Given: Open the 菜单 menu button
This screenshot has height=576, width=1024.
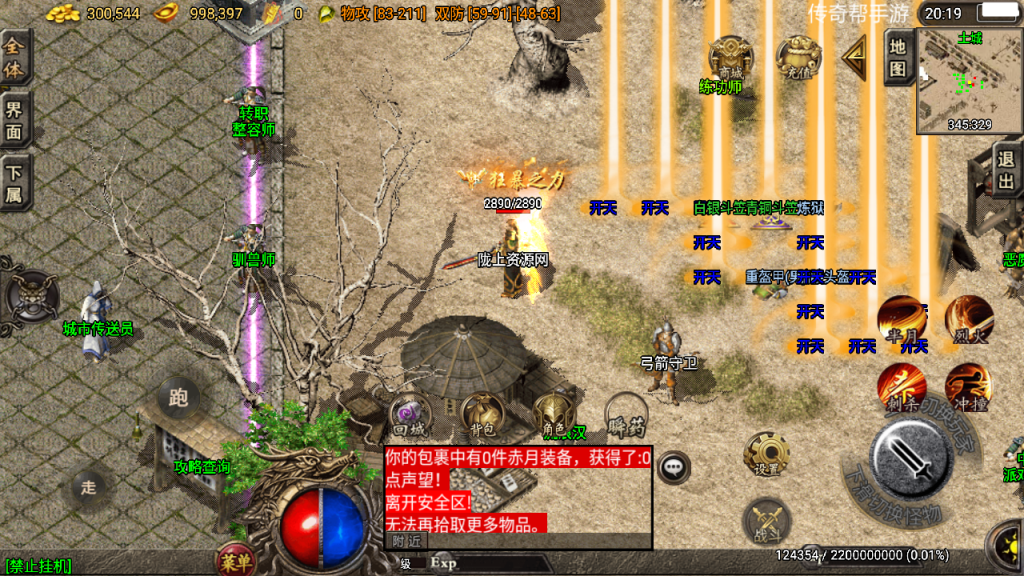Looking at the screenshot, I should [x=236, y=562].
